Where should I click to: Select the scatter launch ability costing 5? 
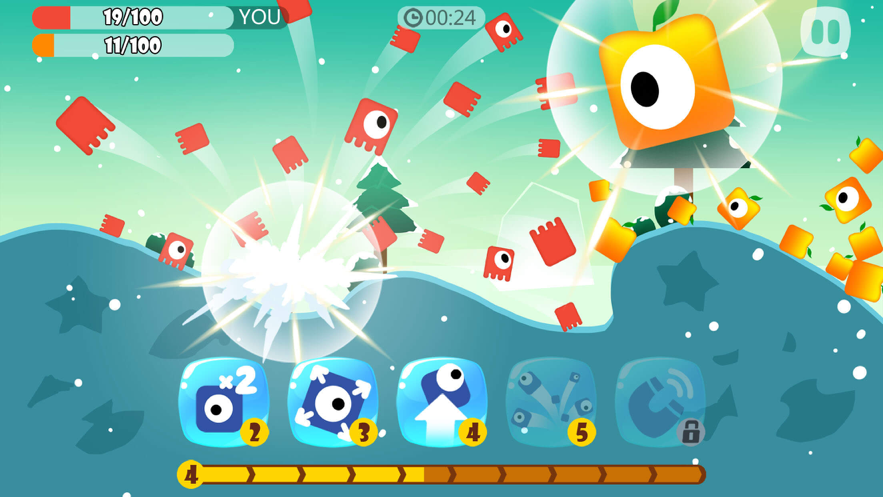pos(551,401)
